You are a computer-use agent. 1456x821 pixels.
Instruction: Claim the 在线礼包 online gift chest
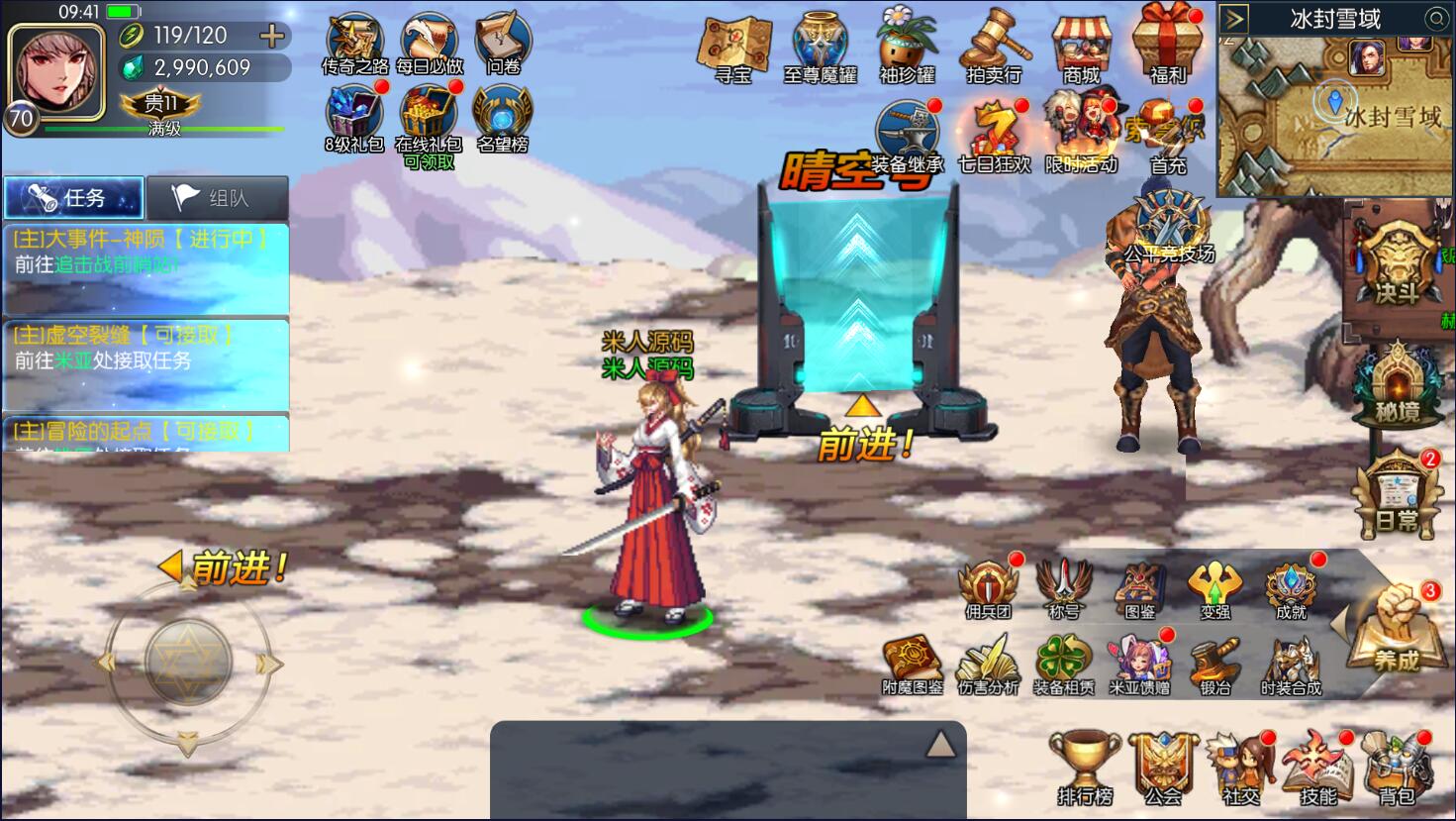tap(429, 118)
